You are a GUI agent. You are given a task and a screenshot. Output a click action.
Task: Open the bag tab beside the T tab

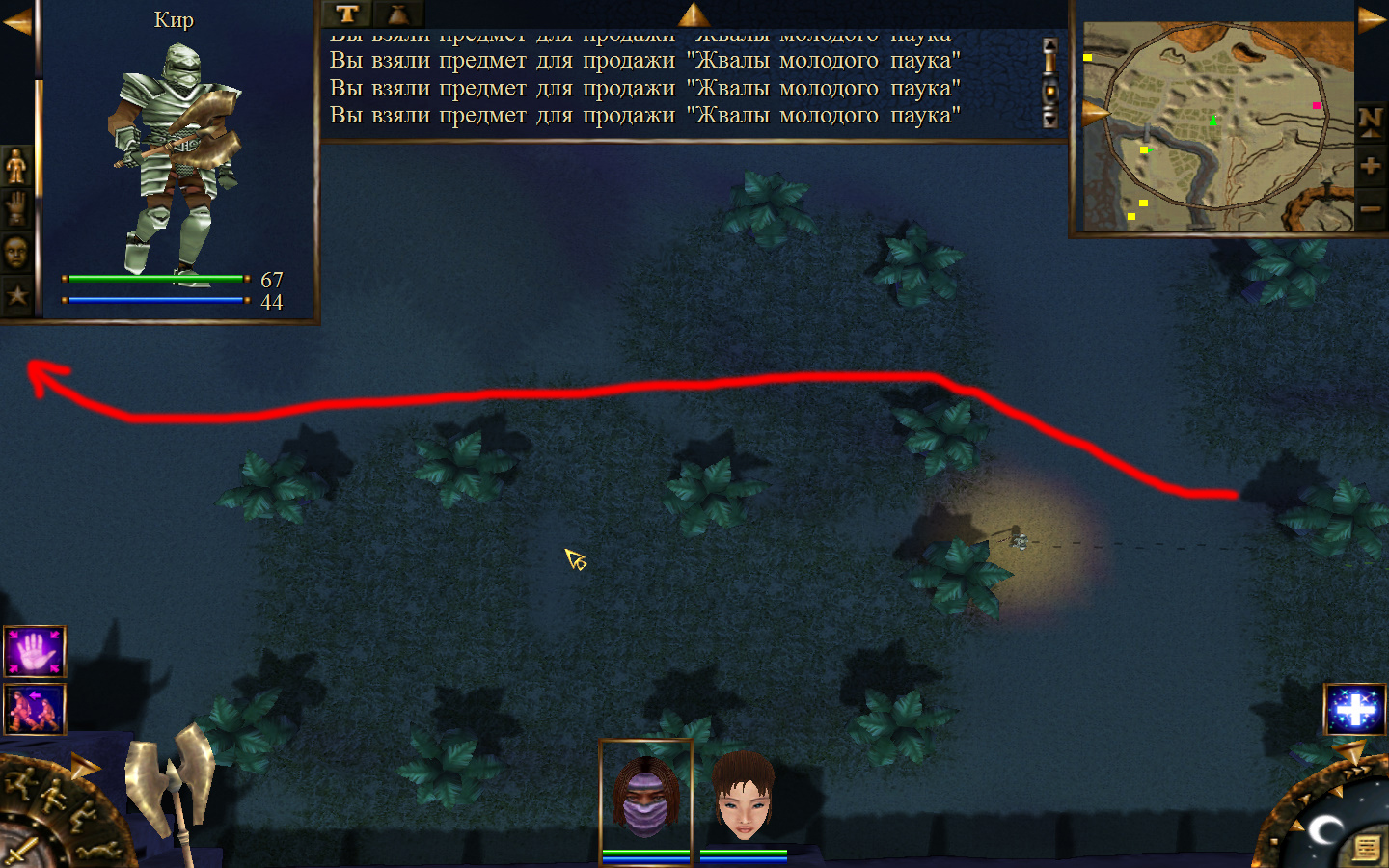[397, 14]
